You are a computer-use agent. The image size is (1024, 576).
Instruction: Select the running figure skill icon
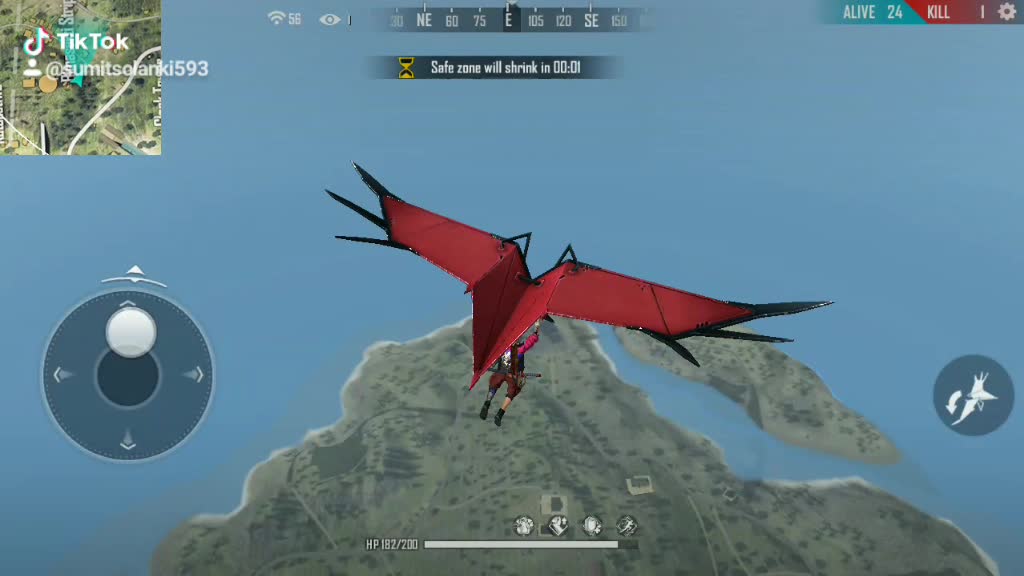pos(627,525)
